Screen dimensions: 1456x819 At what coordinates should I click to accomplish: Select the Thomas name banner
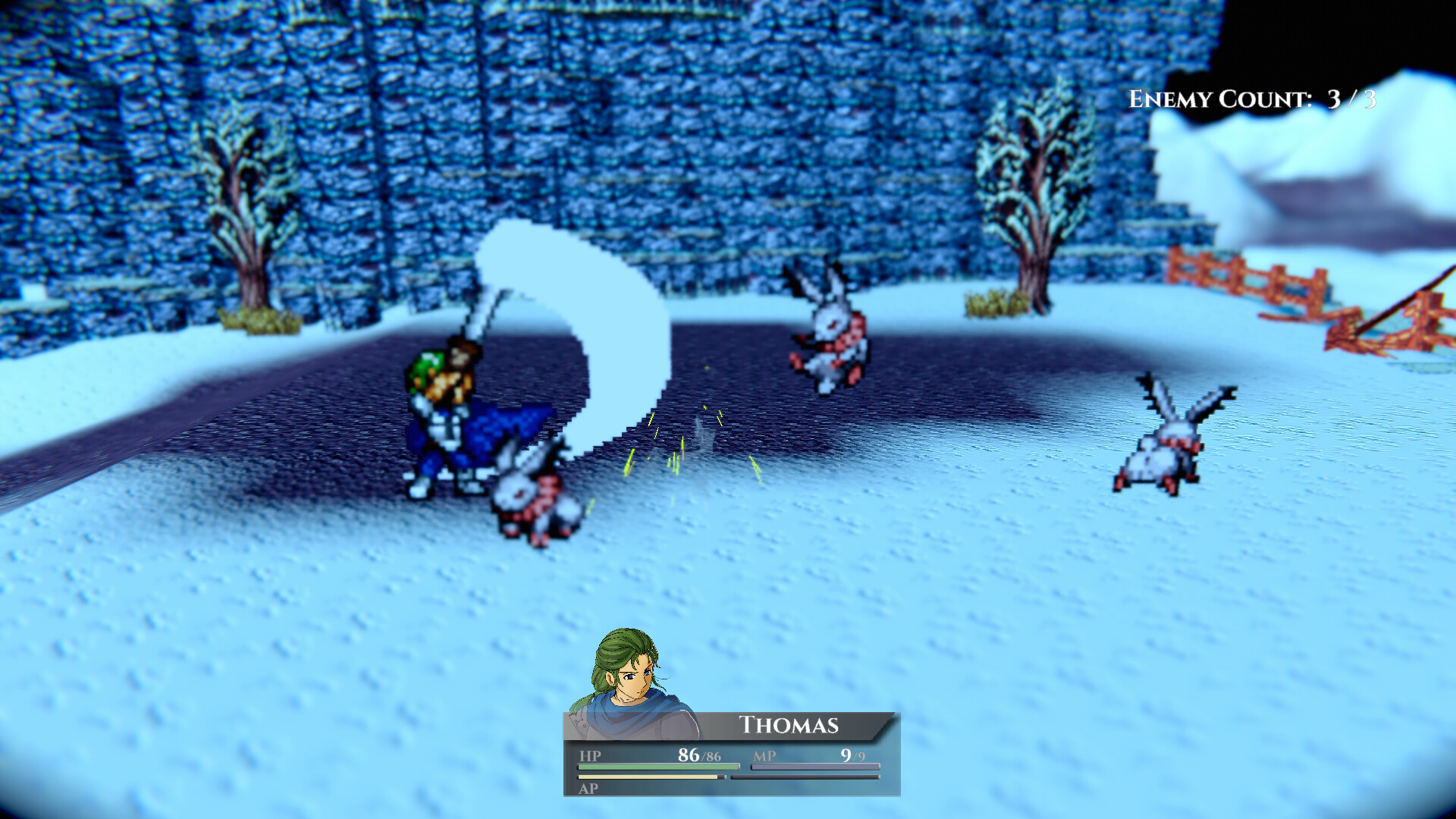click(x=789, y=724)
